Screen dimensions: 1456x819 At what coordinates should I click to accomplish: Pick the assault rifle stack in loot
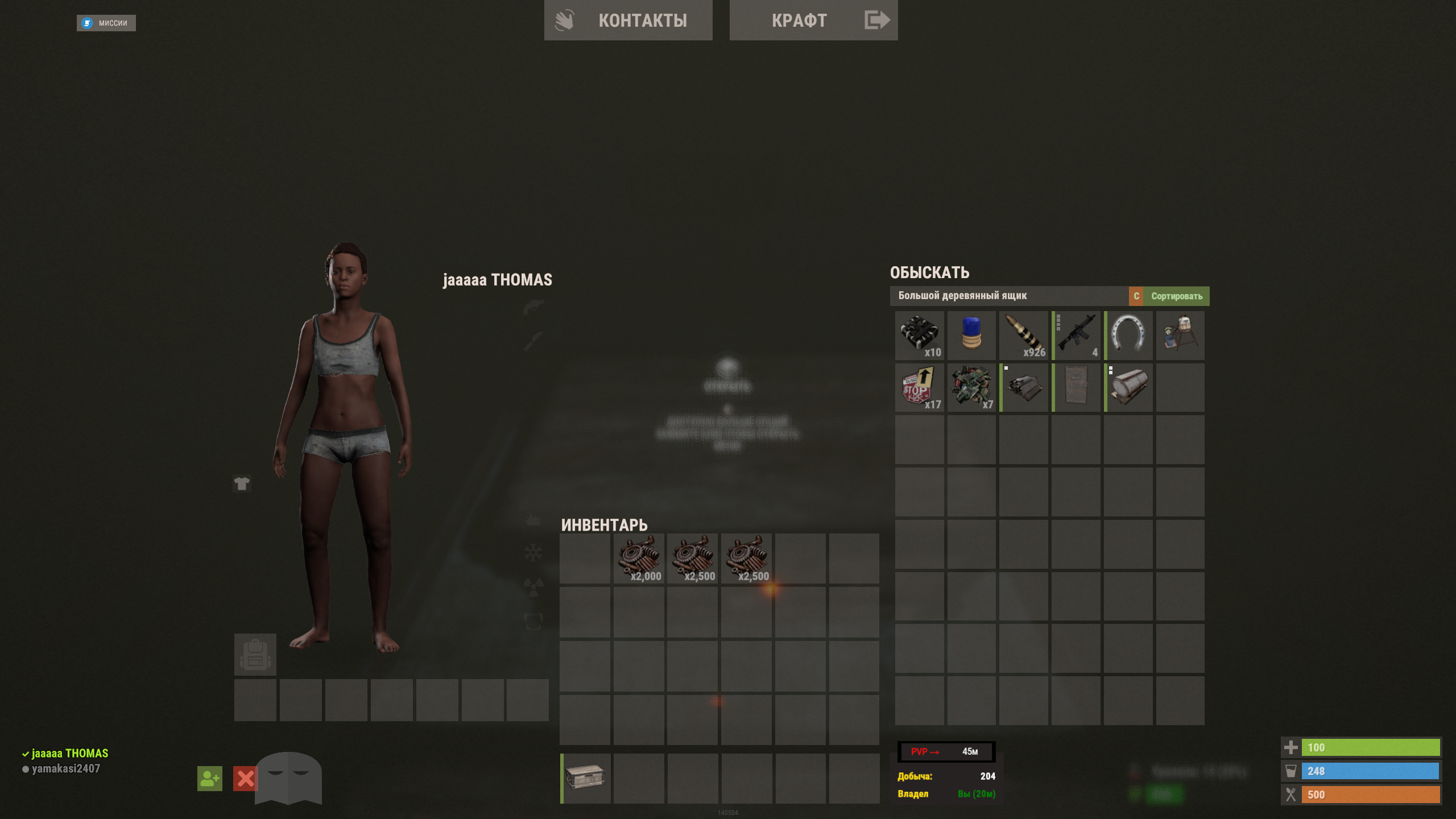1077,336
